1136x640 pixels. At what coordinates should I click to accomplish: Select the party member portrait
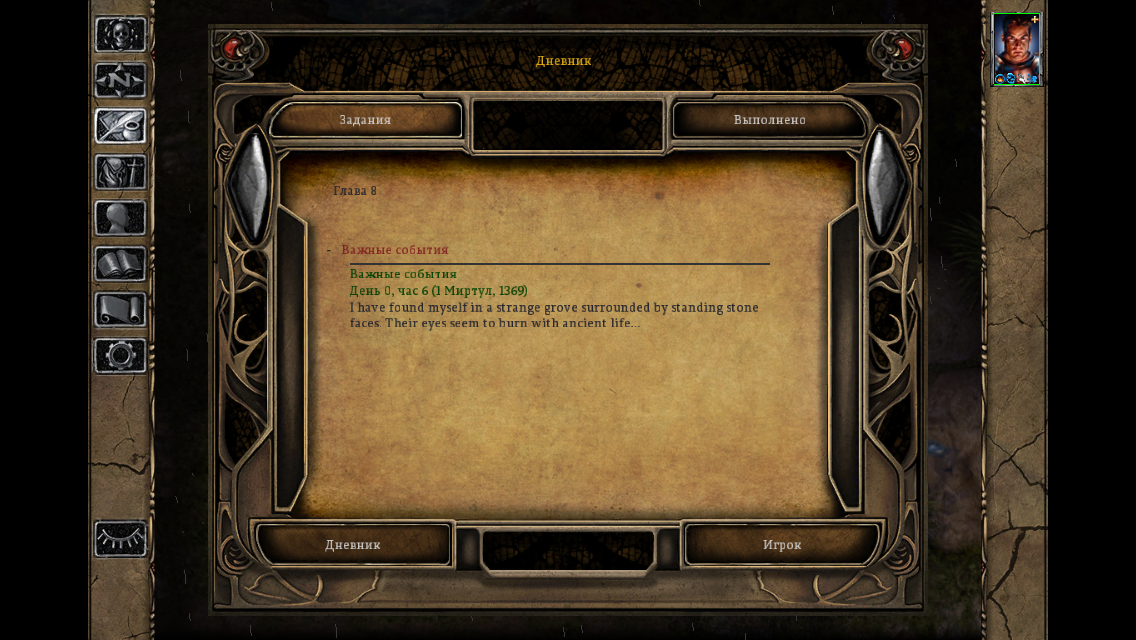click(x=1016, y=49)
